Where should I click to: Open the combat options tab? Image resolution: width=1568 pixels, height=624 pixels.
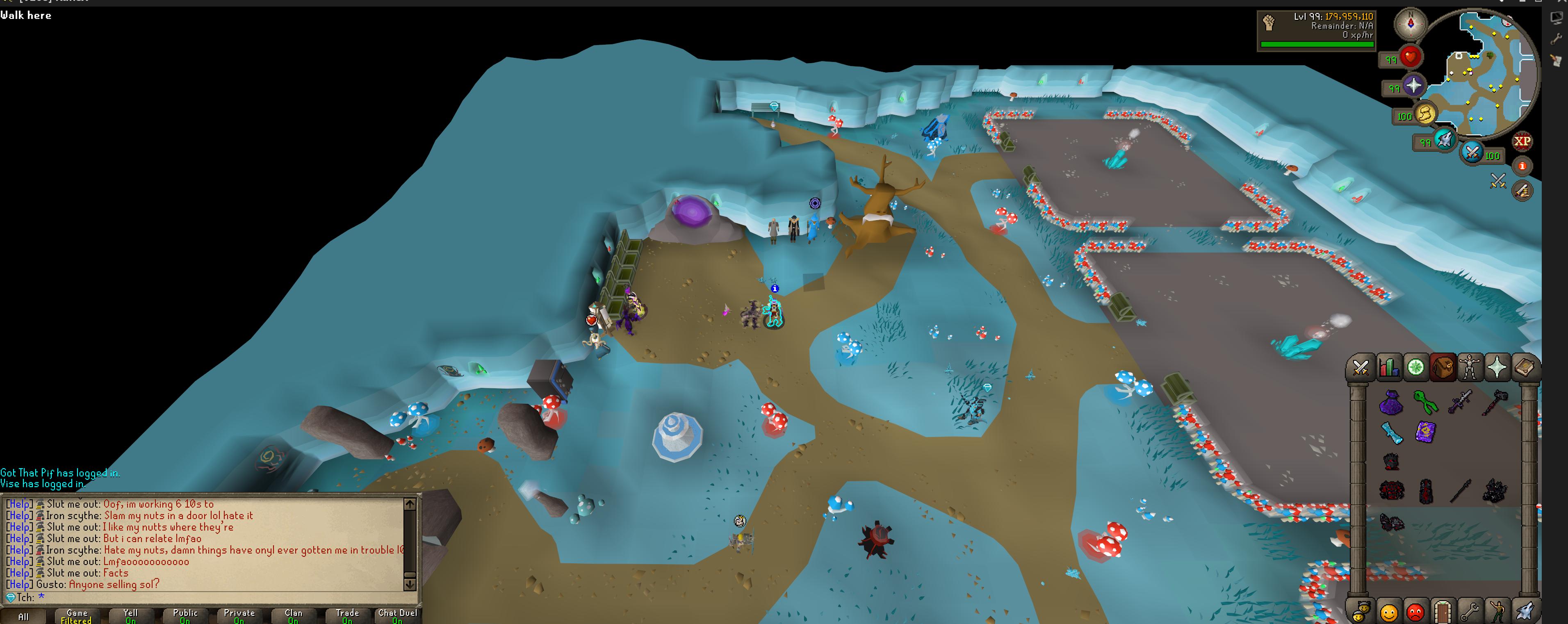[1361, 368]
